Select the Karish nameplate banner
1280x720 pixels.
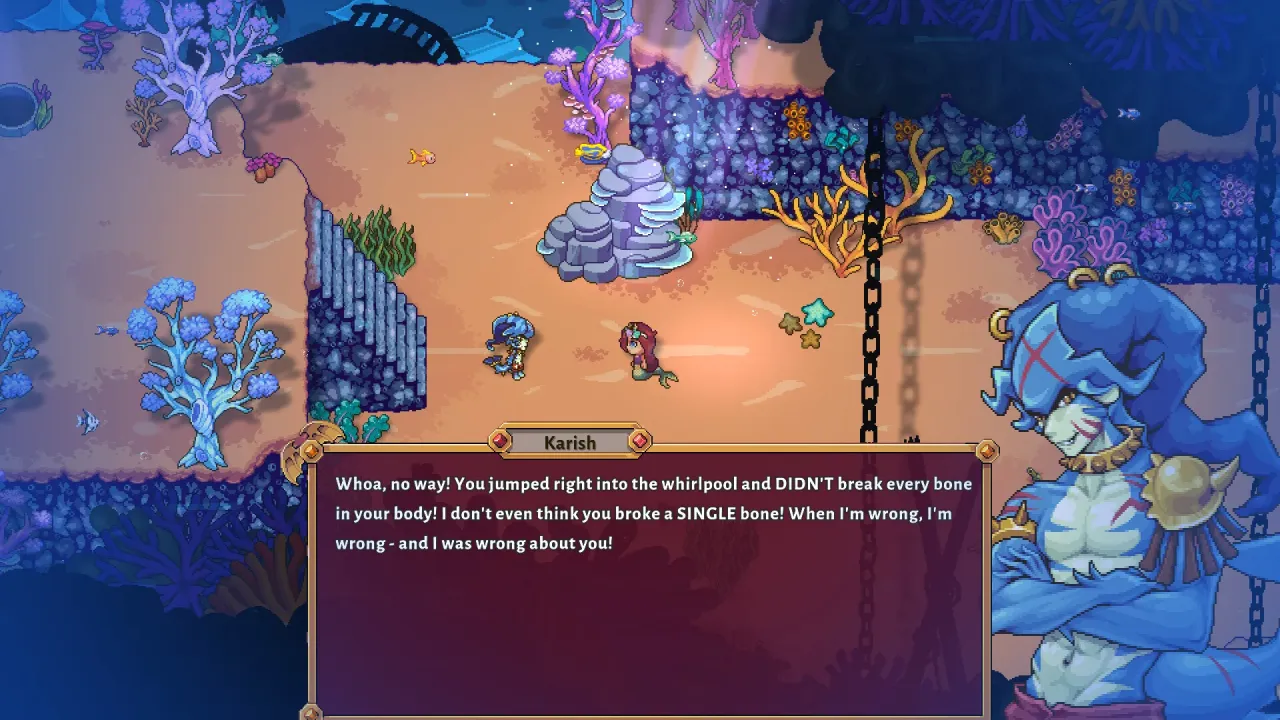572,442
